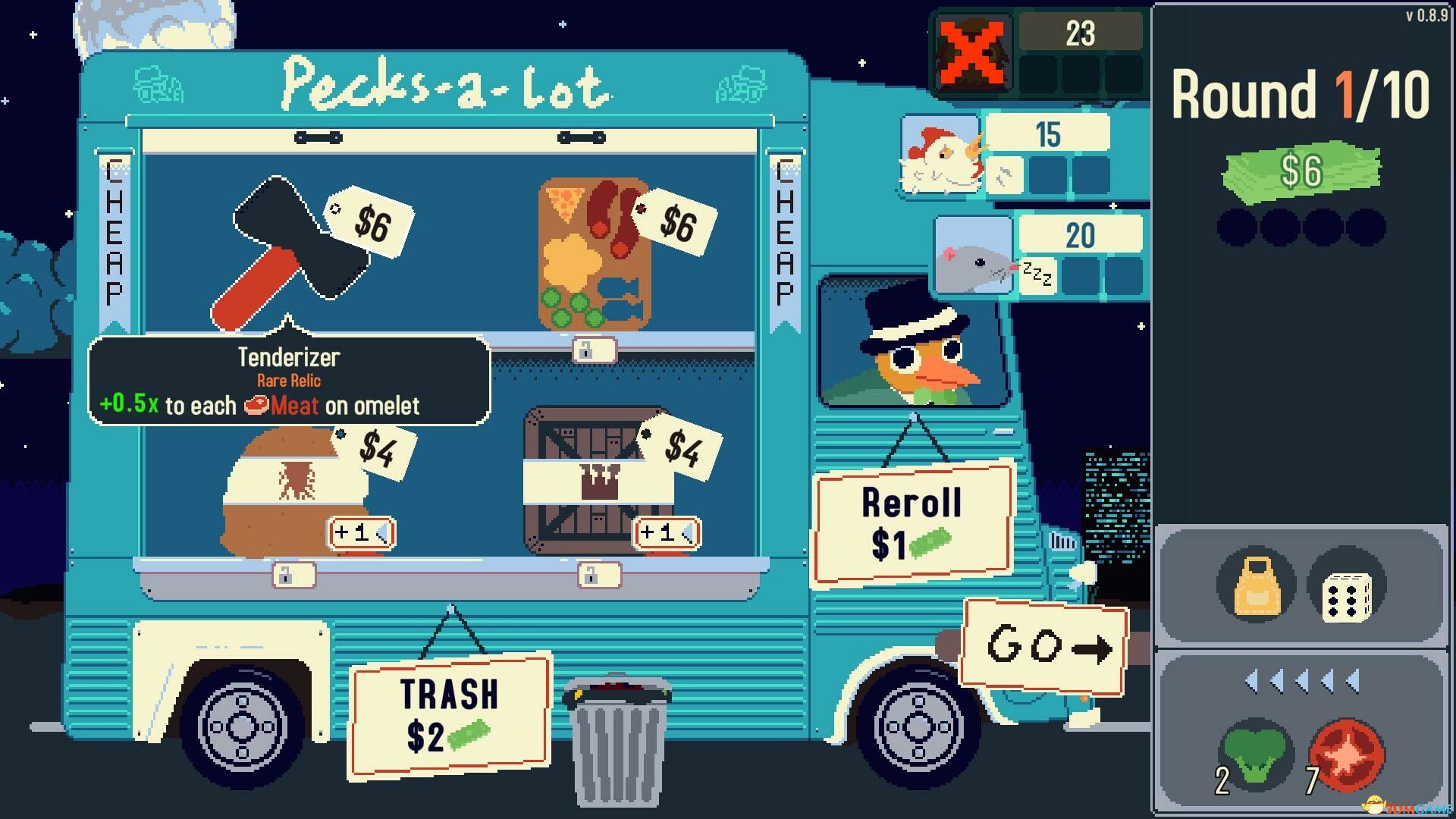Screen dimensions: 1456x819
Task: Click the Trash $2 sign
Action: click(449, 715)
